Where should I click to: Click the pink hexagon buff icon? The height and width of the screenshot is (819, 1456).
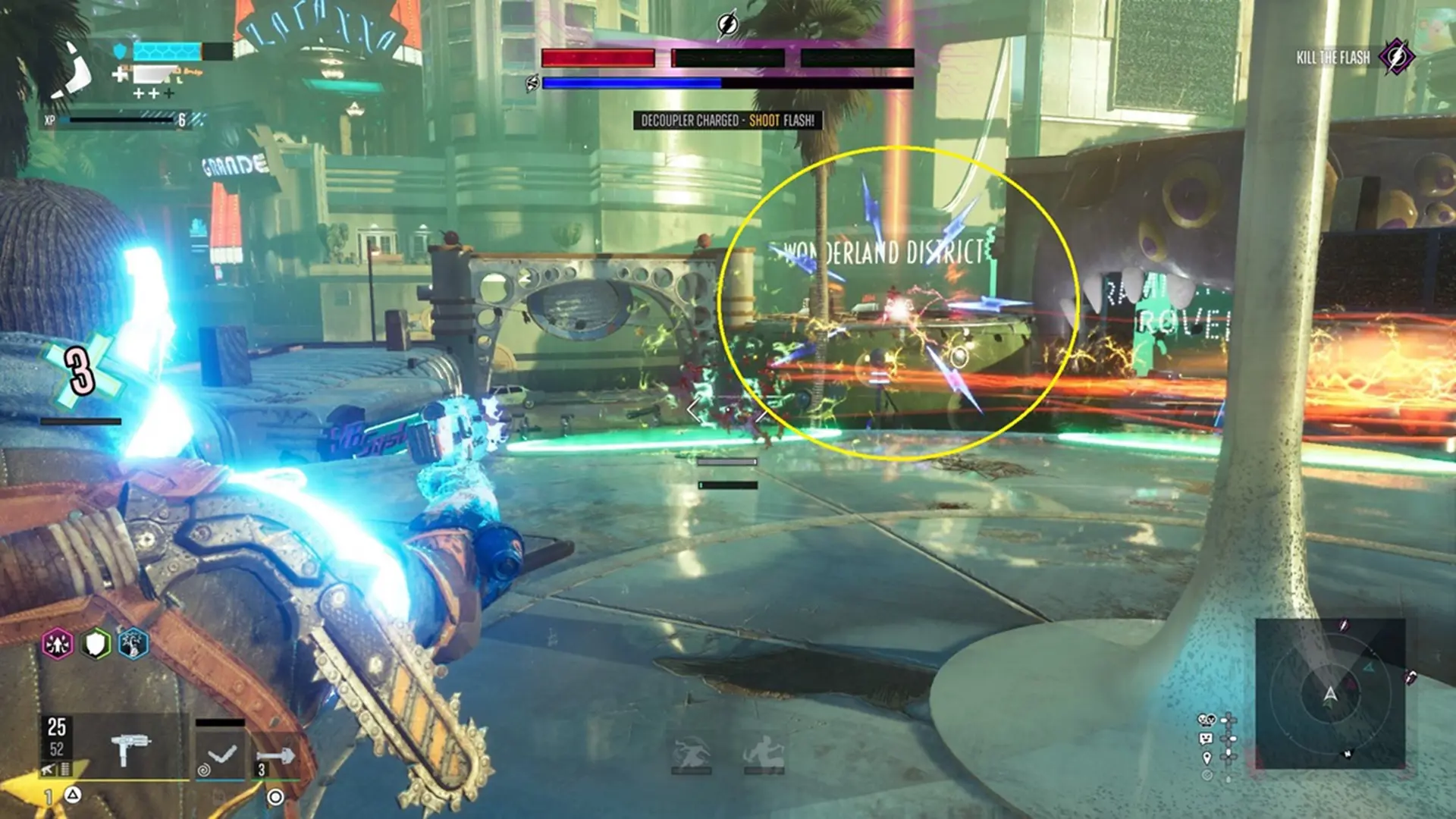point(58,645)
